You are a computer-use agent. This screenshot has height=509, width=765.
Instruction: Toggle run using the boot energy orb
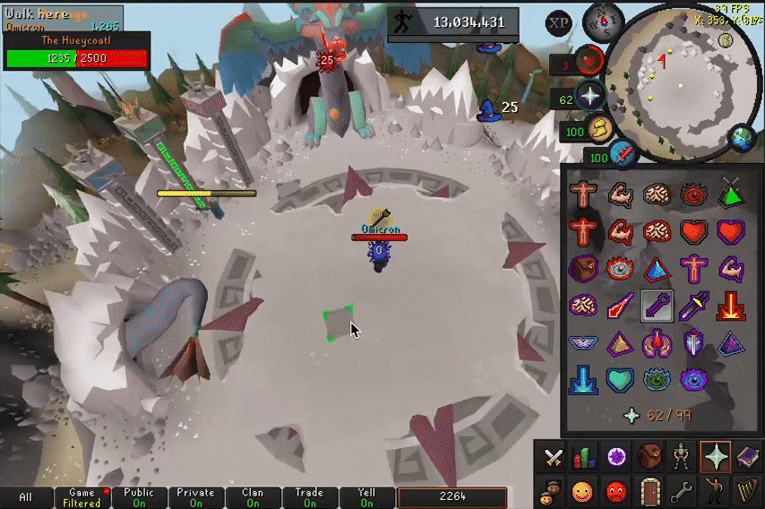tap(600, 129)
